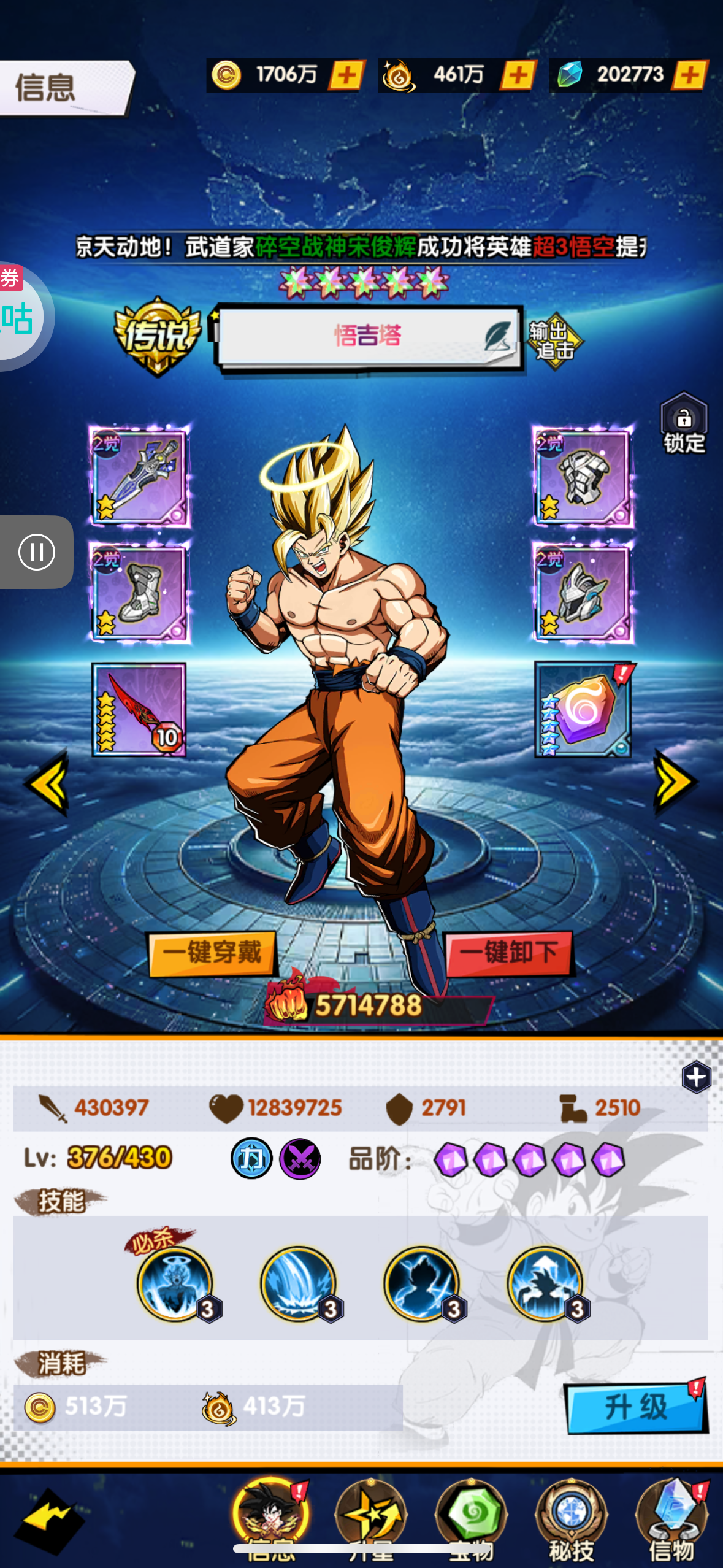Show the previous hero with left arrow
Viewport: 723px width, 1568px height.
coord(47,783)
